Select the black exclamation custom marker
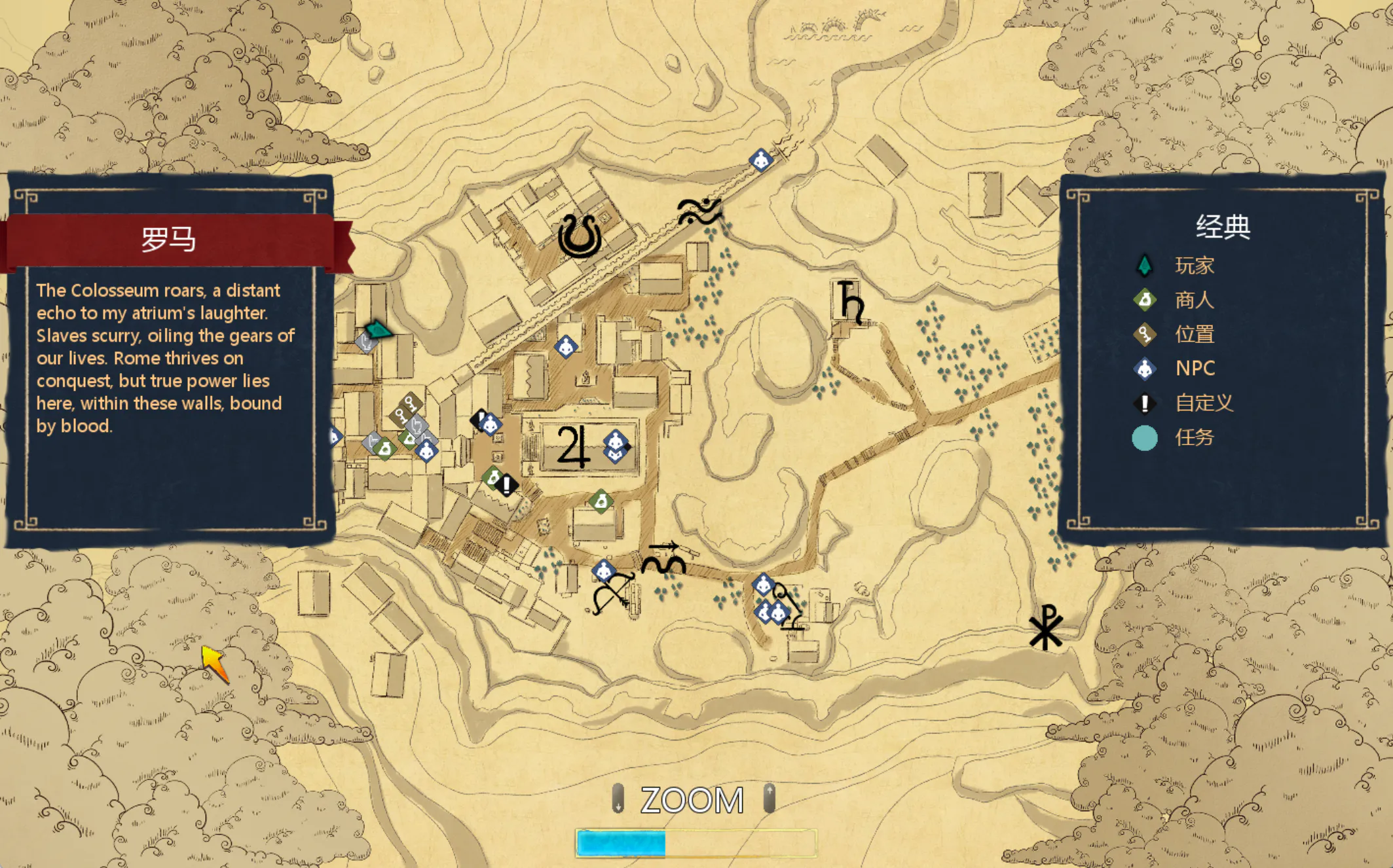 506,485
